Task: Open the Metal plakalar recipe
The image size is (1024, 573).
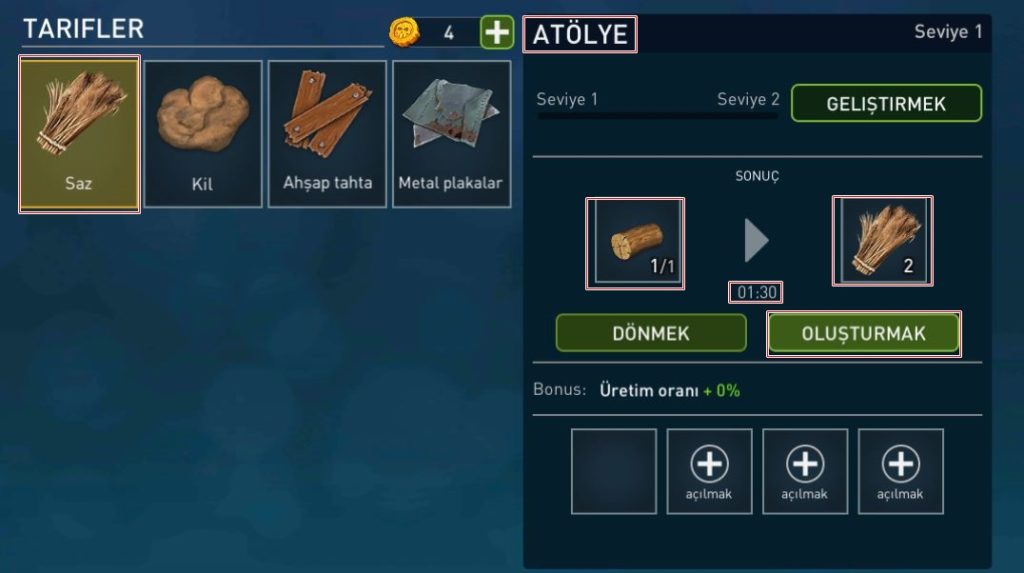Action: coord(451,133)
